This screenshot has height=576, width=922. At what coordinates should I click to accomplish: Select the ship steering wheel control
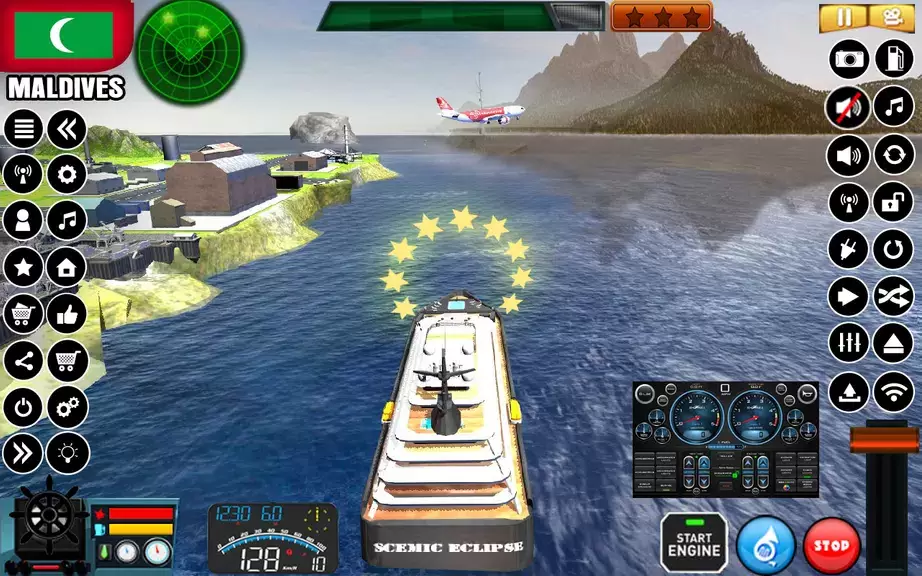pos(45,517)
